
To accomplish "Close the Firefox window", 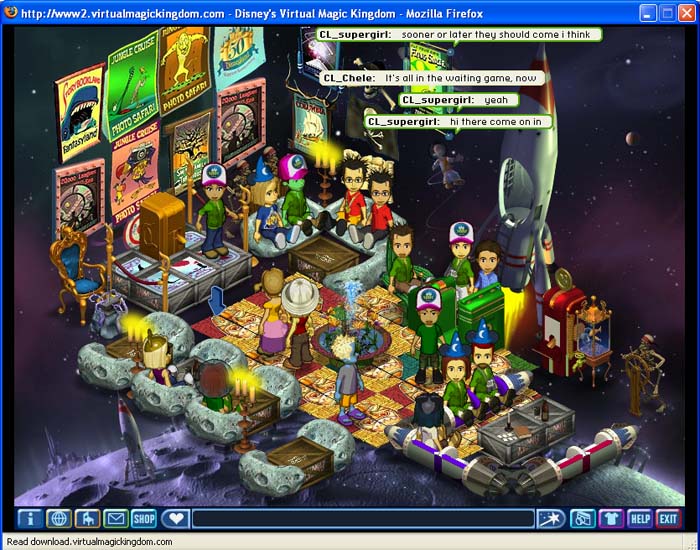I will point(685,13).
